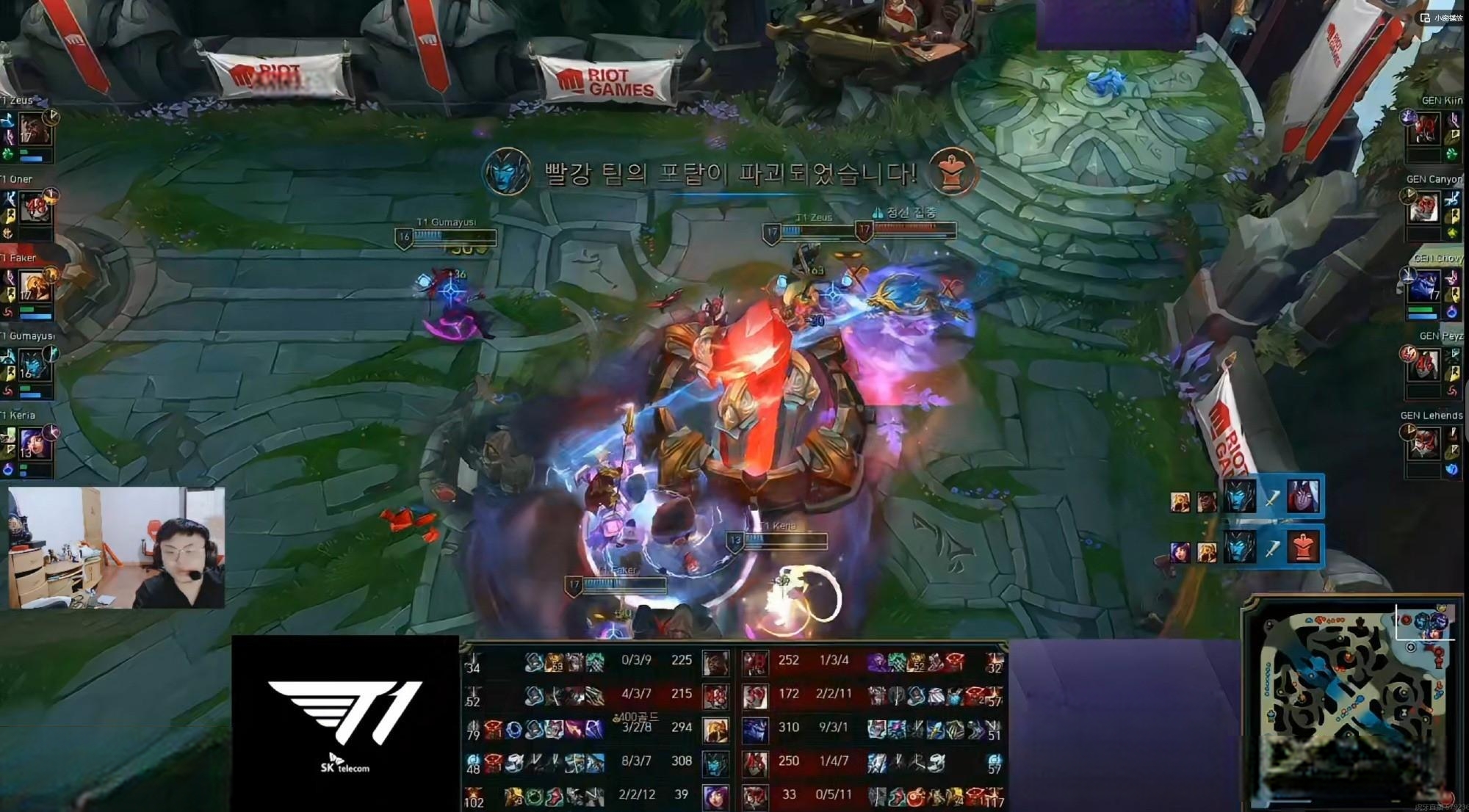Screen dimensions: 1469x812
Task: Select the scoreboard row showing 8/3/7 KDA
Action: click(595, 762)
